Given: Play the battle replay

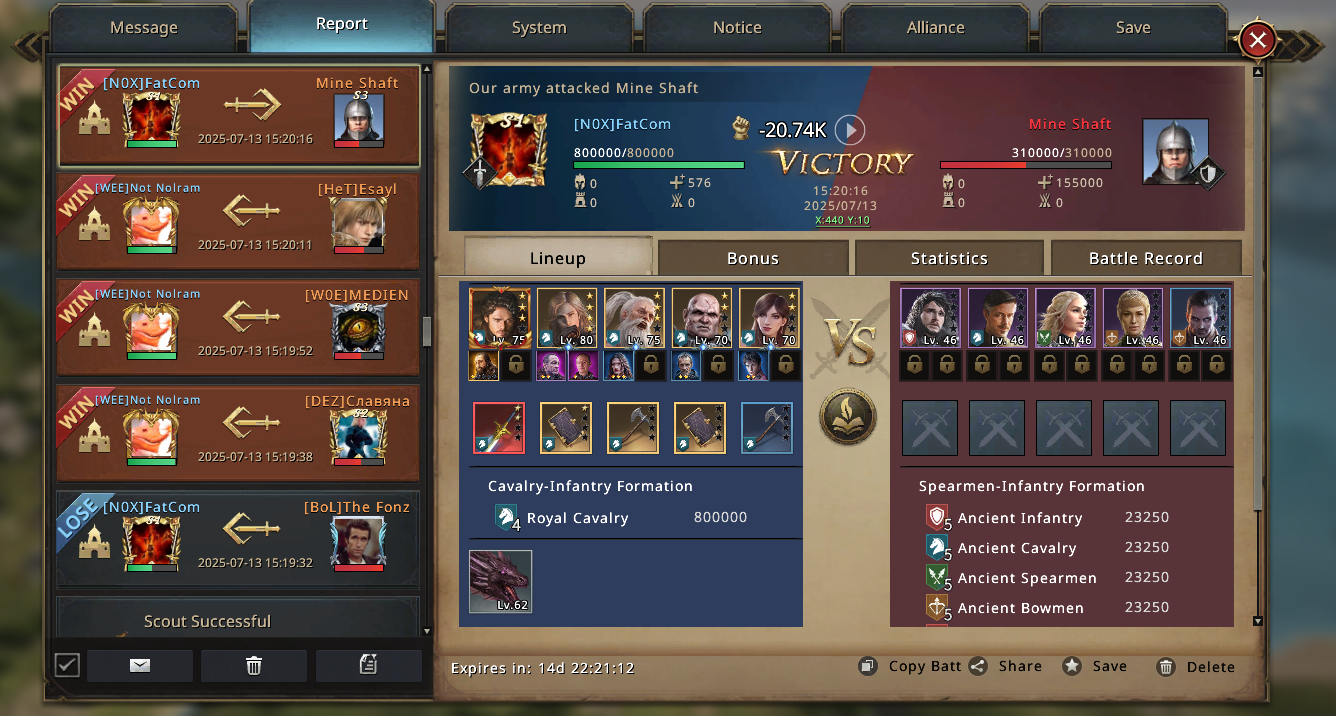Looking at the screenshot, I should [x=850, y=130].
